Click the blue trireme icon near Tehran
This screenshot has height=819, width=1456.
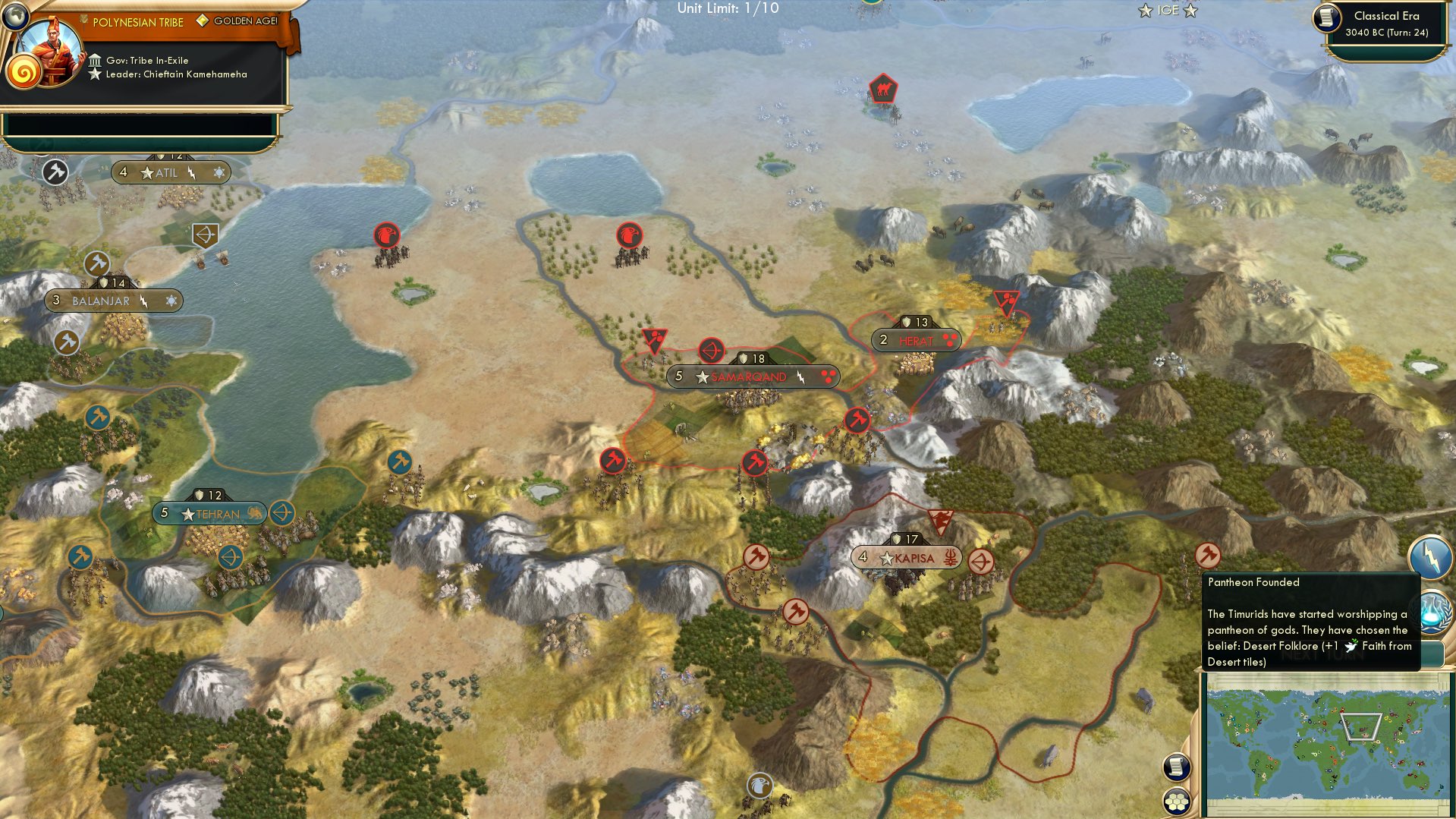(282, 513)
